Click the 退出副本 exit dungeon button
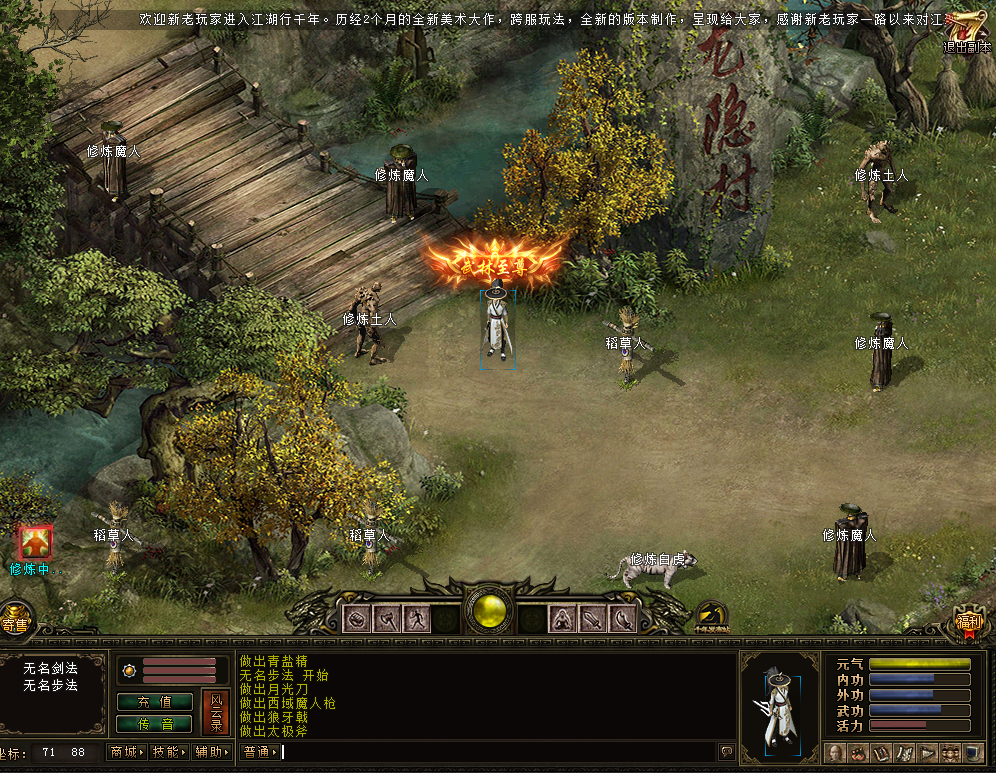The image size is (996, 773). (x=967, y=32)
